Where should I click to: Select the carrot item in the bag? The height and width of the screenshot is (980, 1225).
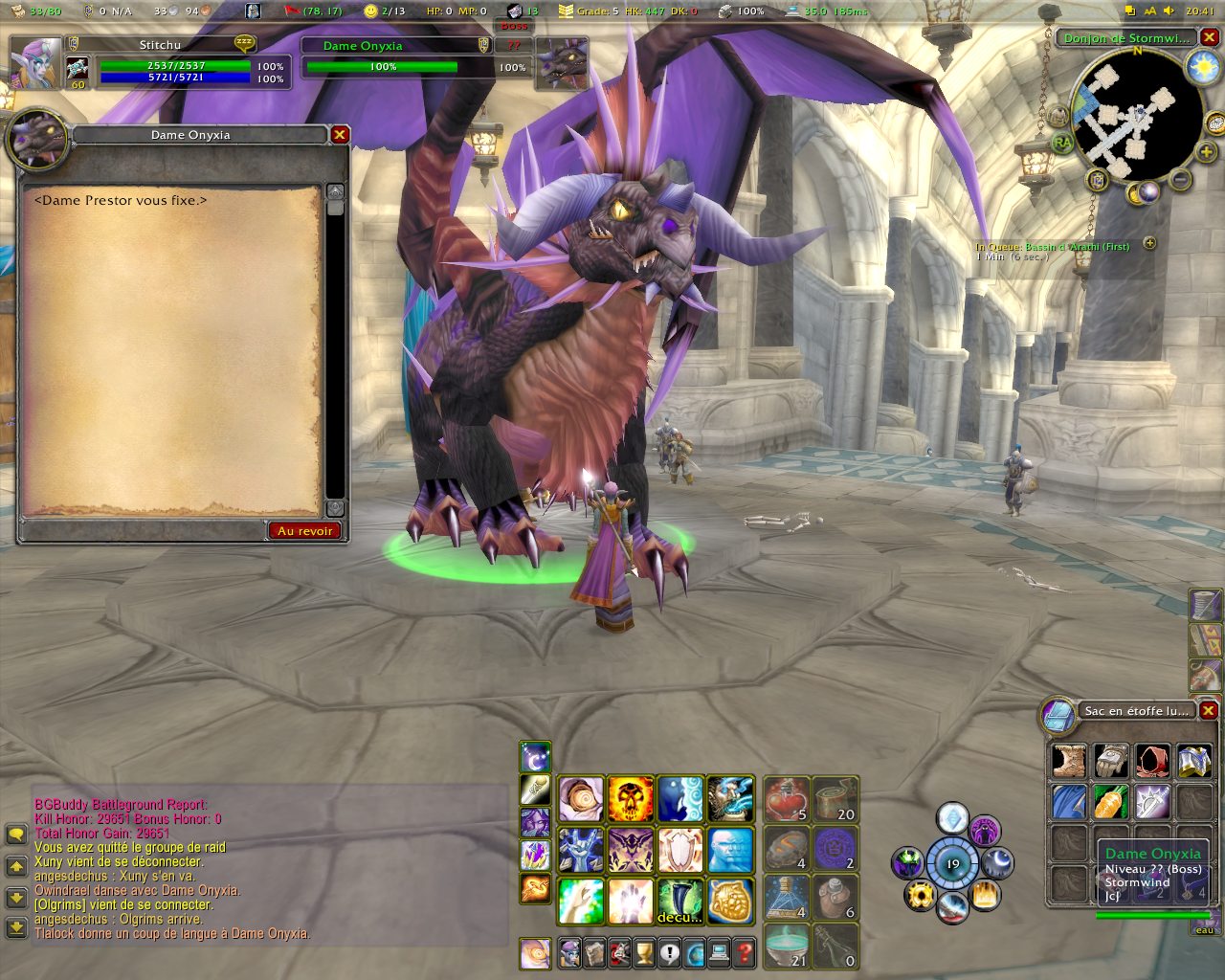click(1110, 802)
